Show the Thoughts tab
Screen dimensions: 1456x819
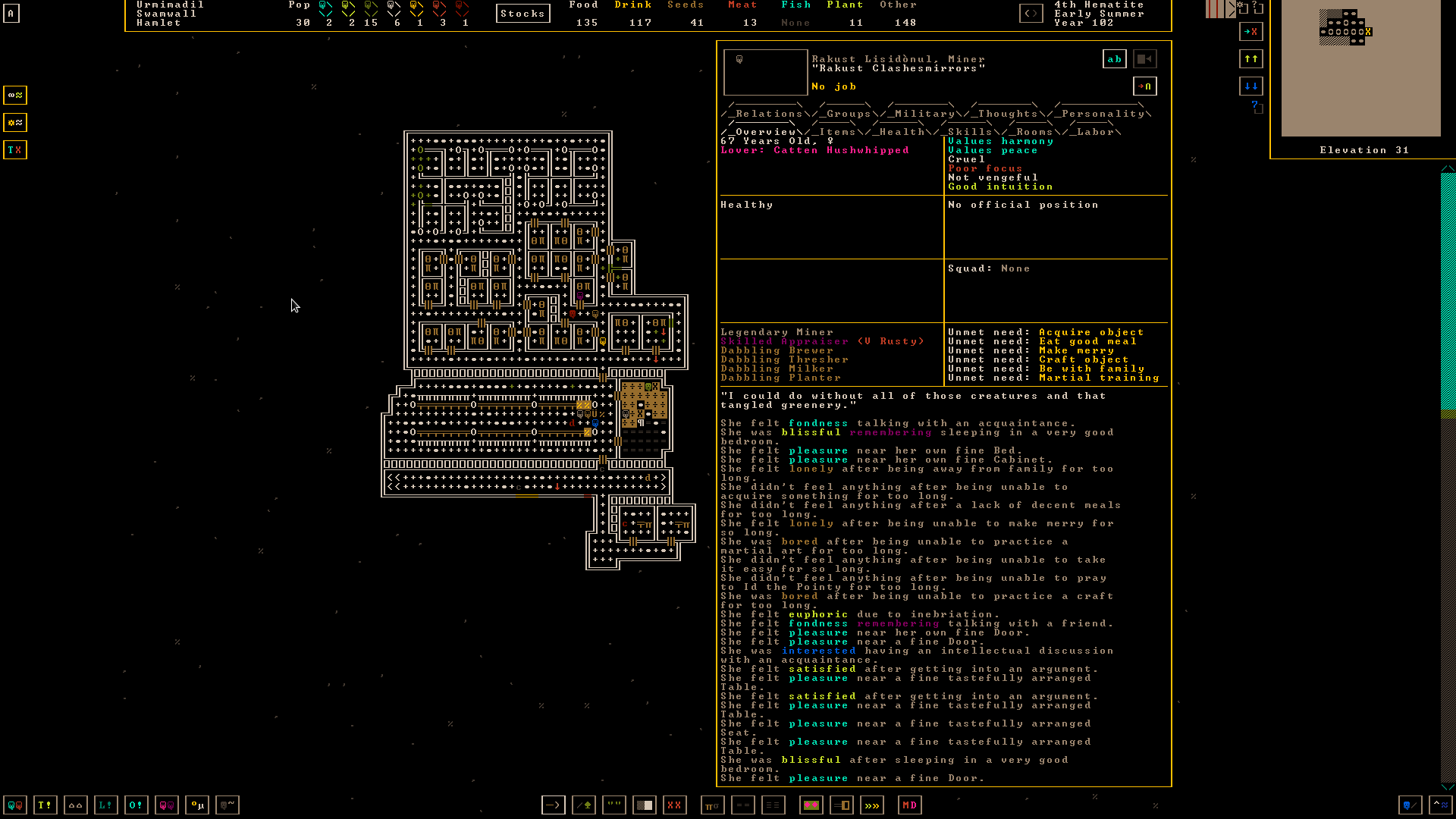coord(1007,114)
